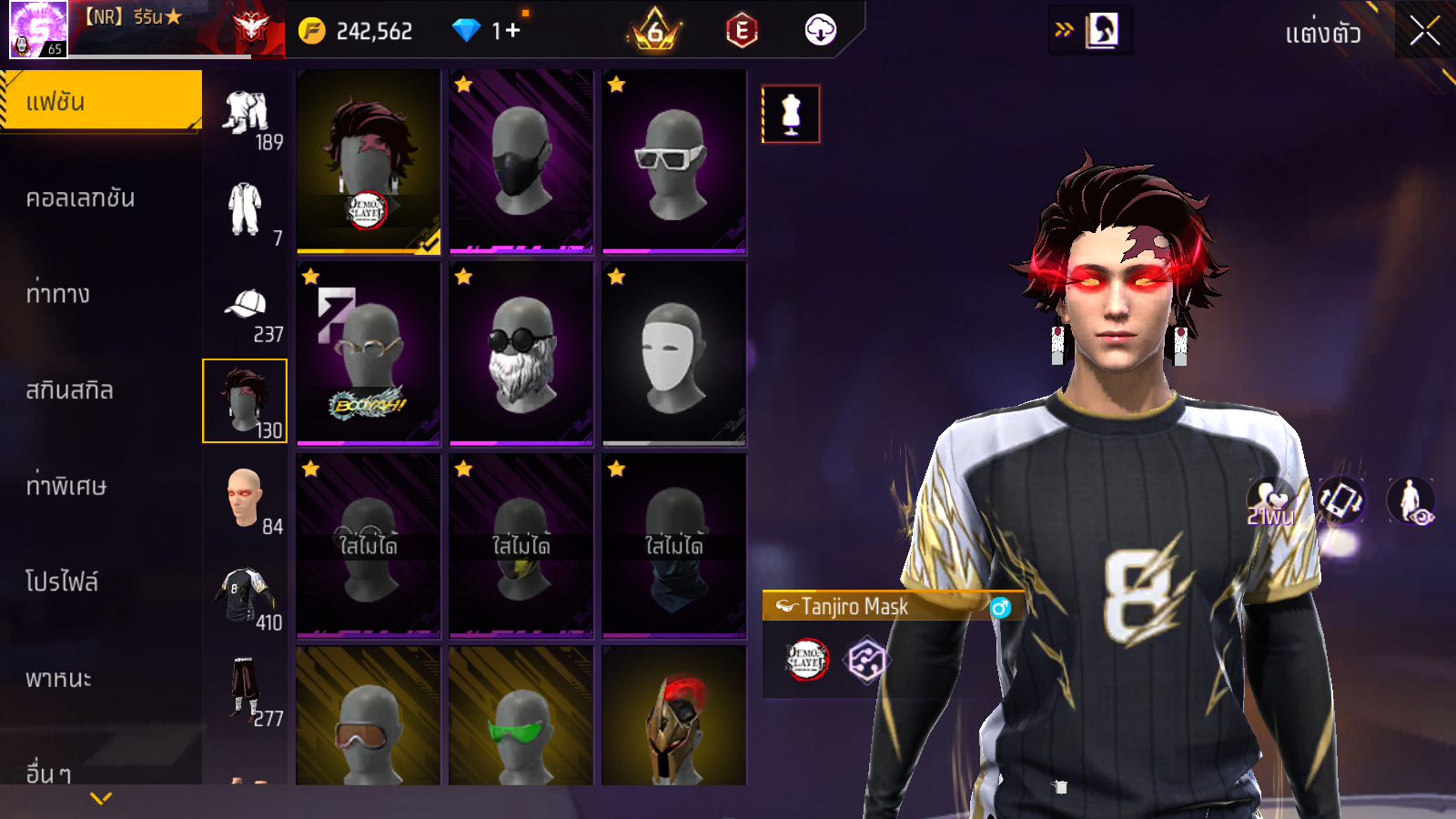Click the mannequin outfit preset icon
Viewport: 1456px width, 819px height.
click(x=791, y=115)
